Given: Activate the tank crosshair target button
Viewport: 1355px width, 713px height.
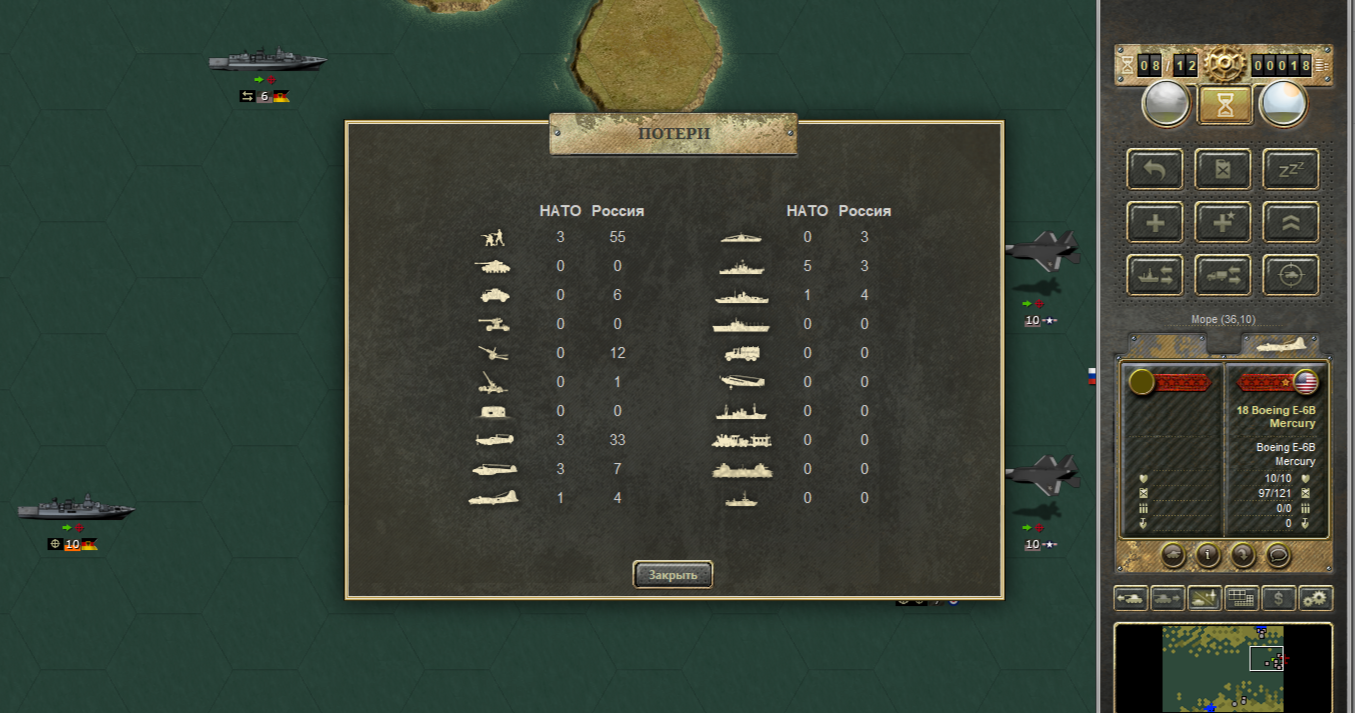Looking at the screenshot, I should coord(1290,275).
